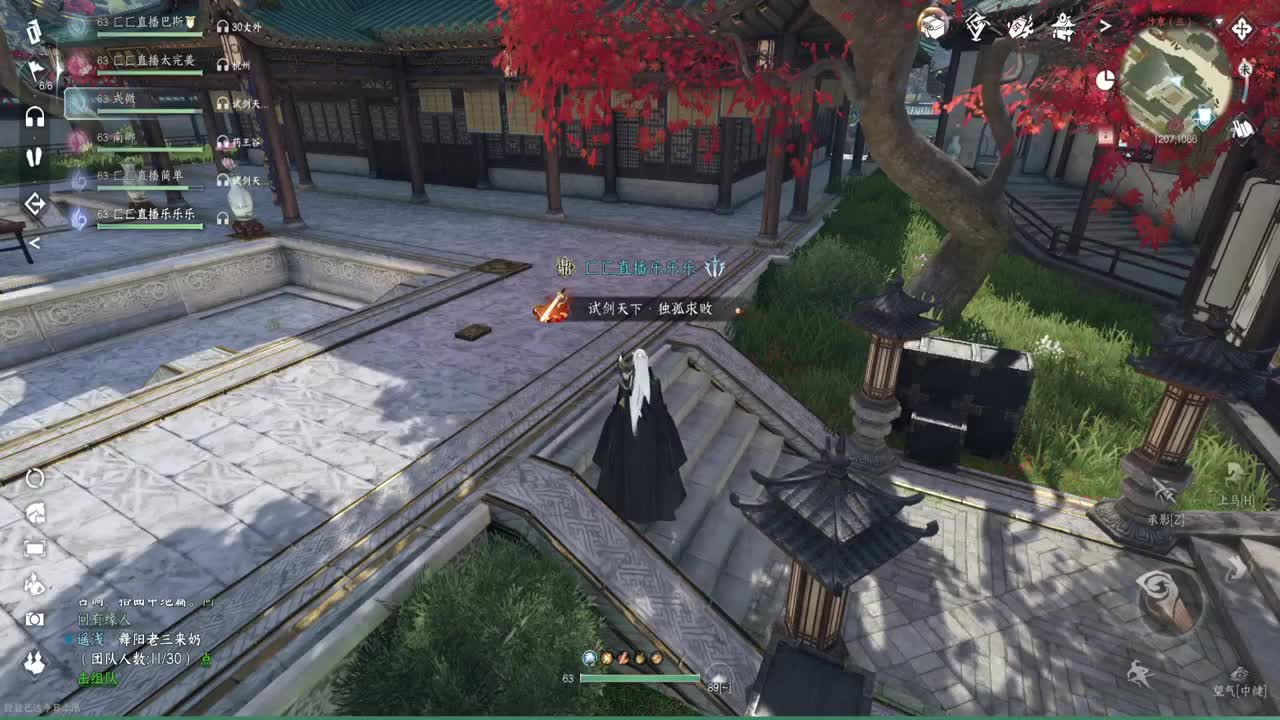The image size is (1280, 720).
Task: Open the backpack icon on the left sidebar
Action: 33,30
